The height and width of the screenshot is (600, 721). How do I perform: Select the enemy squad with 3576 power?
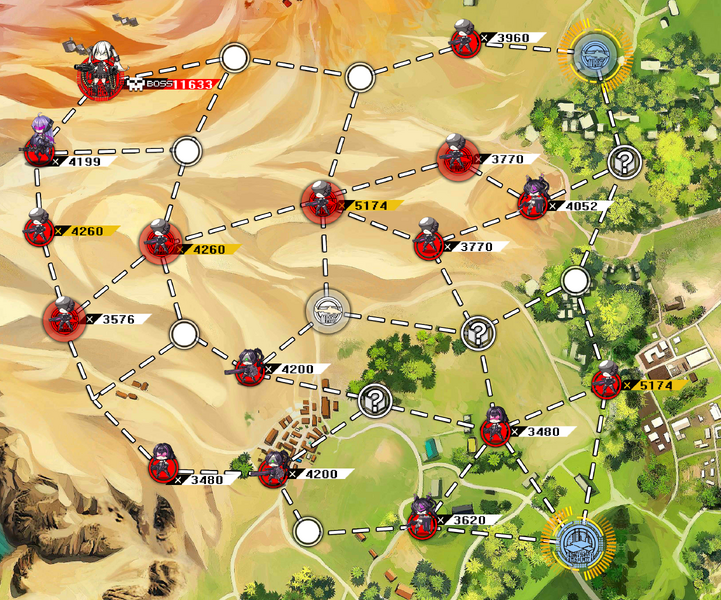pyautogui.click(x=64, y=319)
